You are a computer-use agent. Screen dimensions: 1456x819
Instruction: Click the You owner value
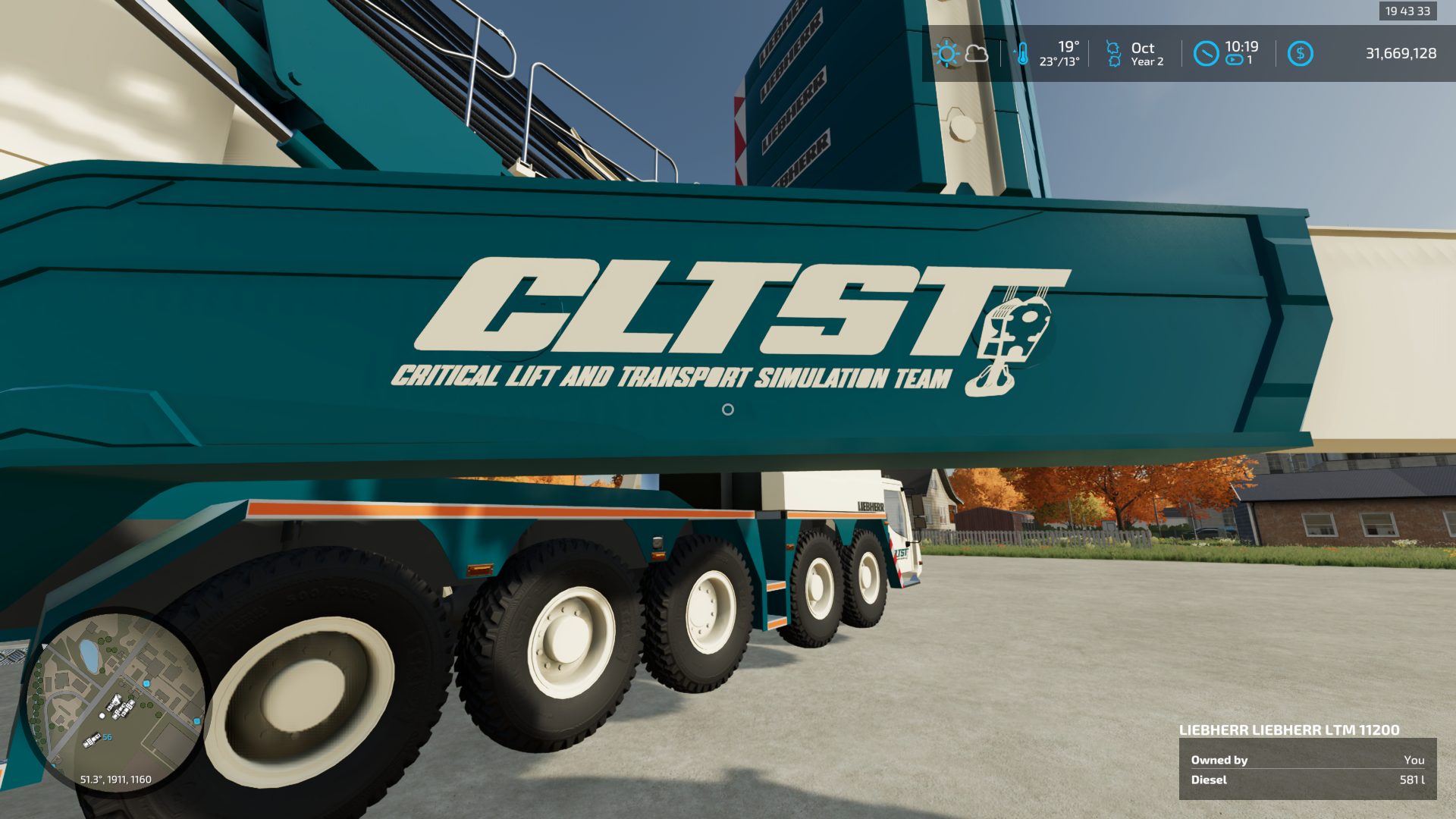click(x=1415, y=760)
